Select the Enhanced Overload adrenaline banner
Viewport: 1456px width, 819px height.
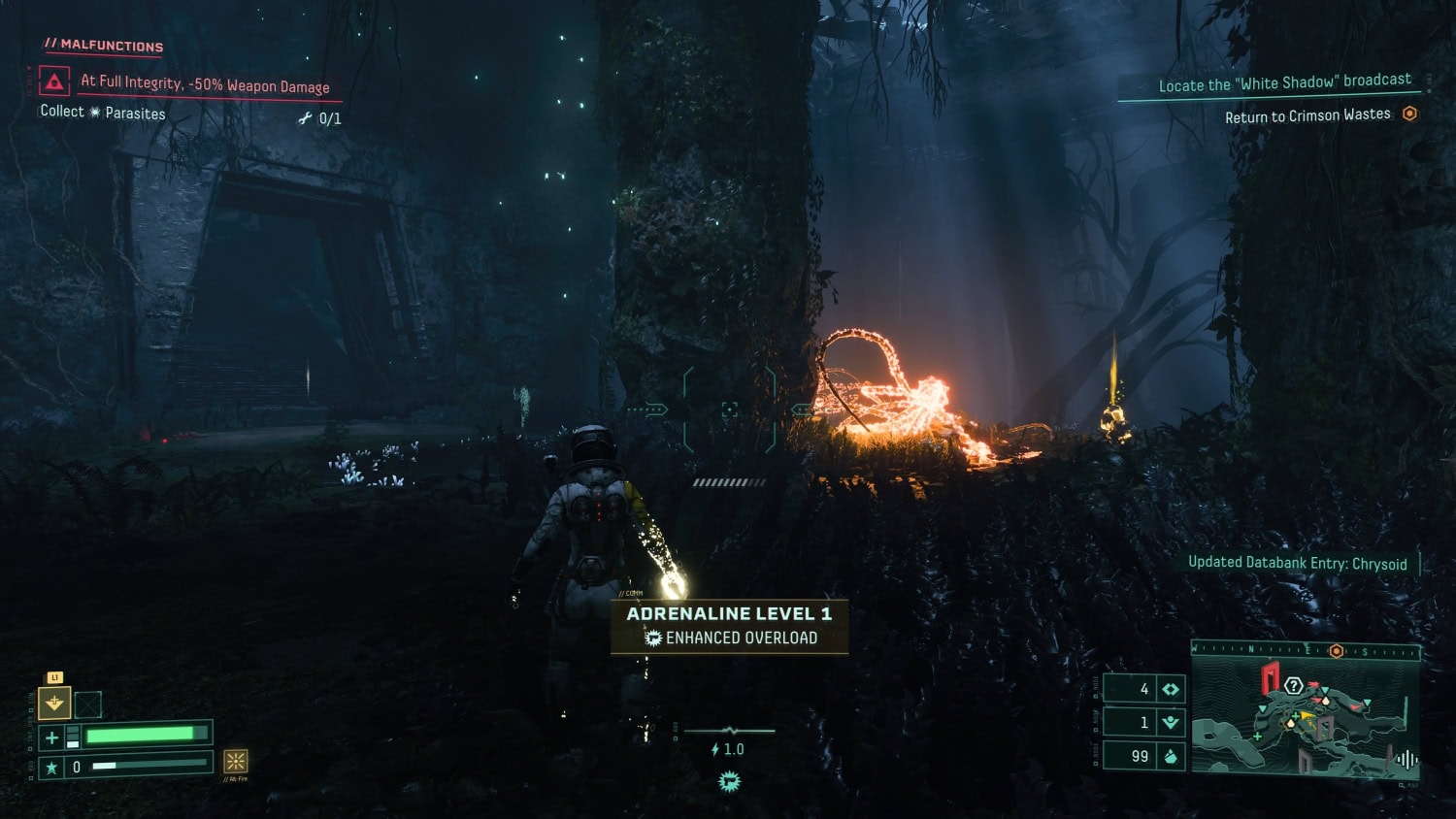tap(730, 626)
